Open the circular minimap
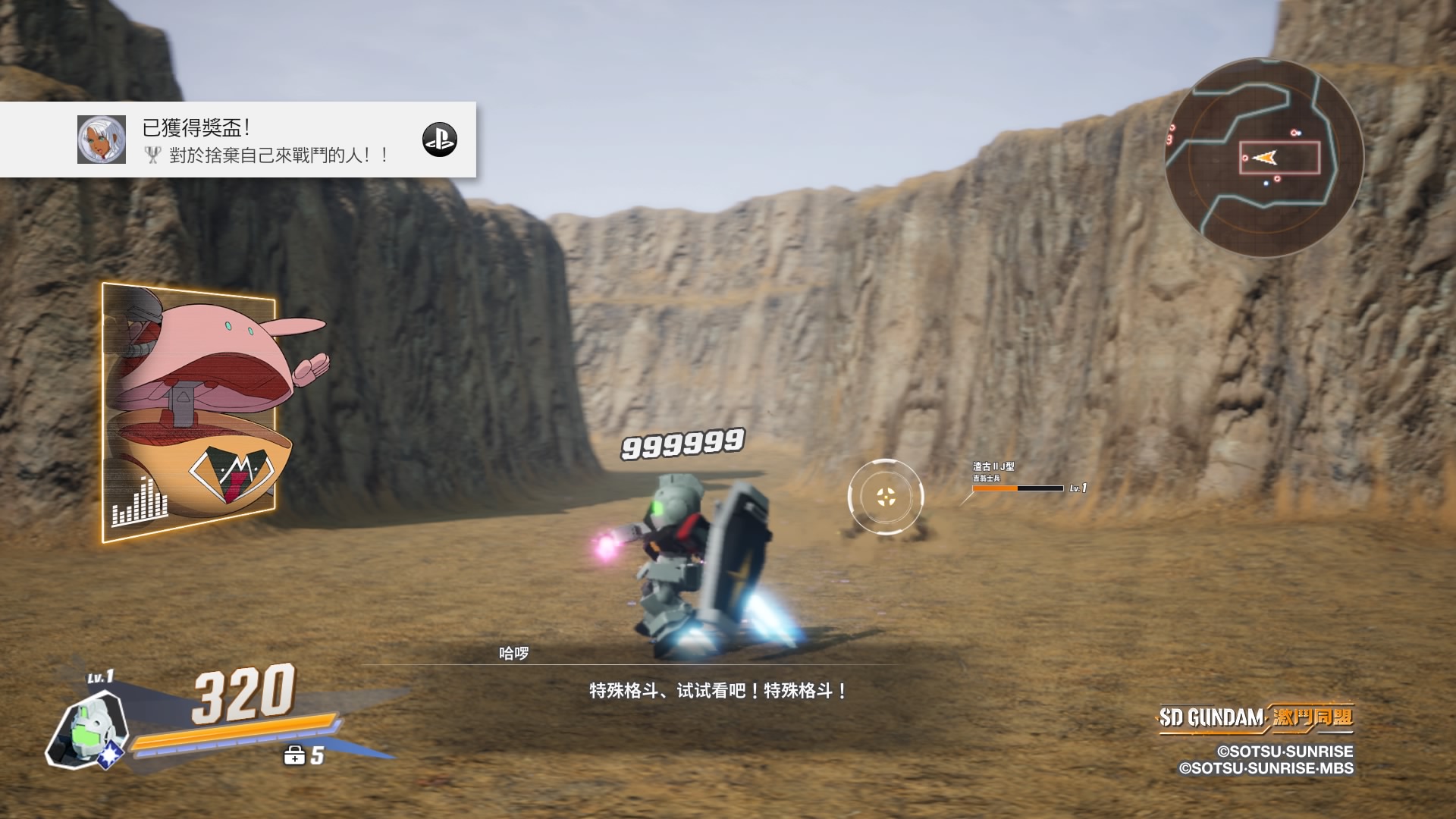Screen dimensions: 1456x819 coord(1264,158)
